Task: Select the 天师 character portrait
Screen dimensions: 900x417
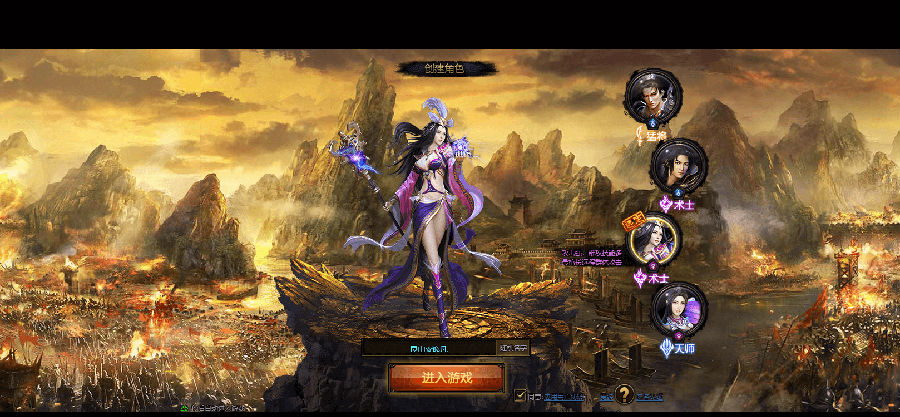Action: click(x=678, y=308)
